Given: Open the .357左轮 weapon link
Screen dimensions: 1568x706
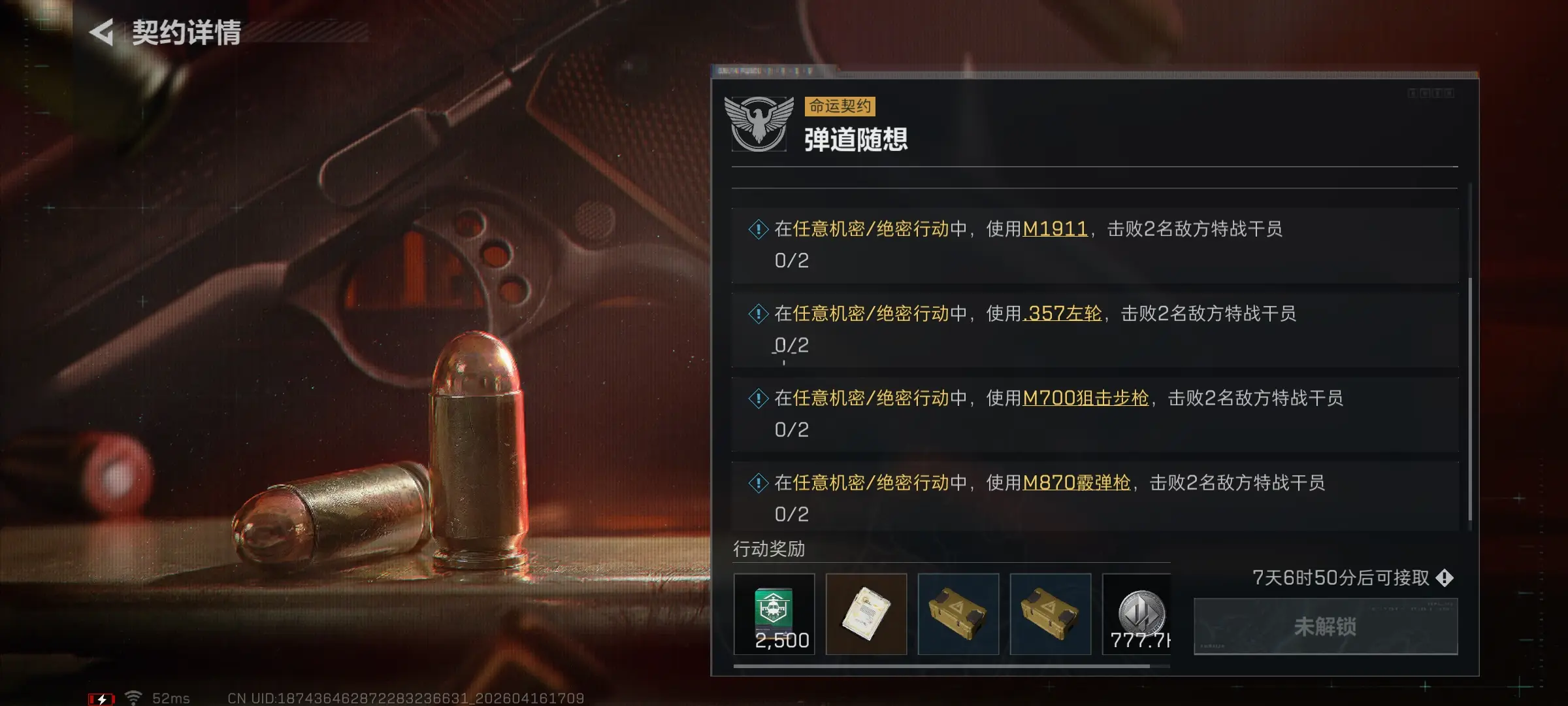Looking at the screenshot, I should [x=1063, y=314].
